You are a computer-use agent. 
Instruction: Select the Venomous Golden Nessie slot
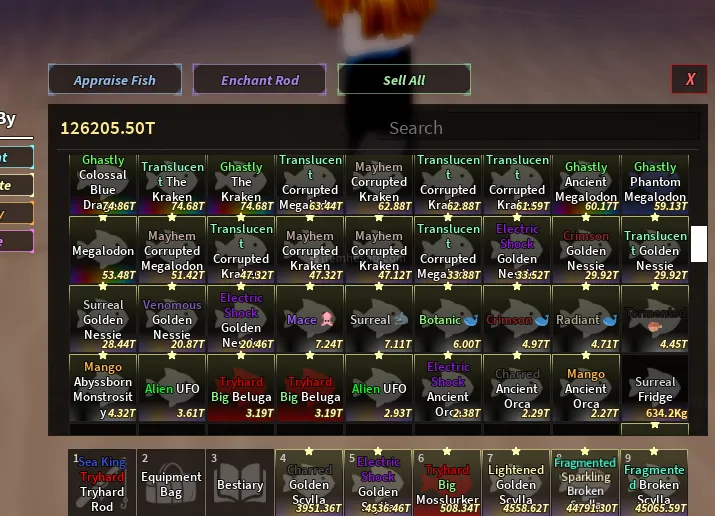(172, 320)
